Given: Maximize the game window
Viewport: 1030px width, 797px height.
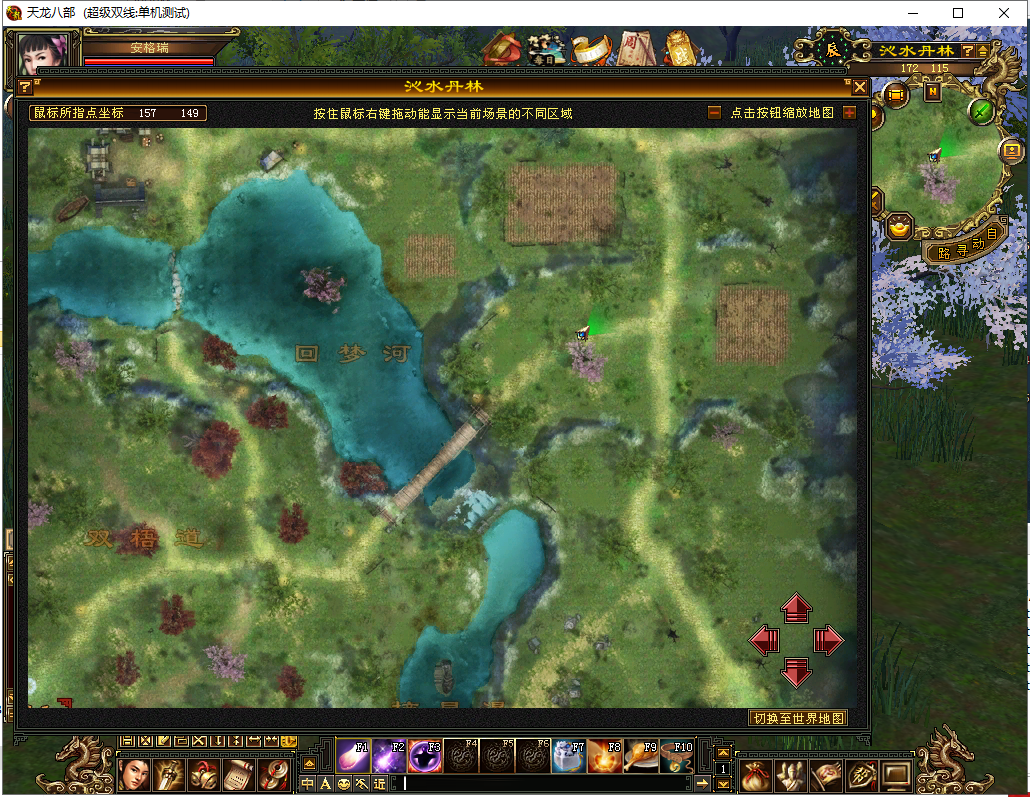Looking at the screenshot, I should [958, 13].
